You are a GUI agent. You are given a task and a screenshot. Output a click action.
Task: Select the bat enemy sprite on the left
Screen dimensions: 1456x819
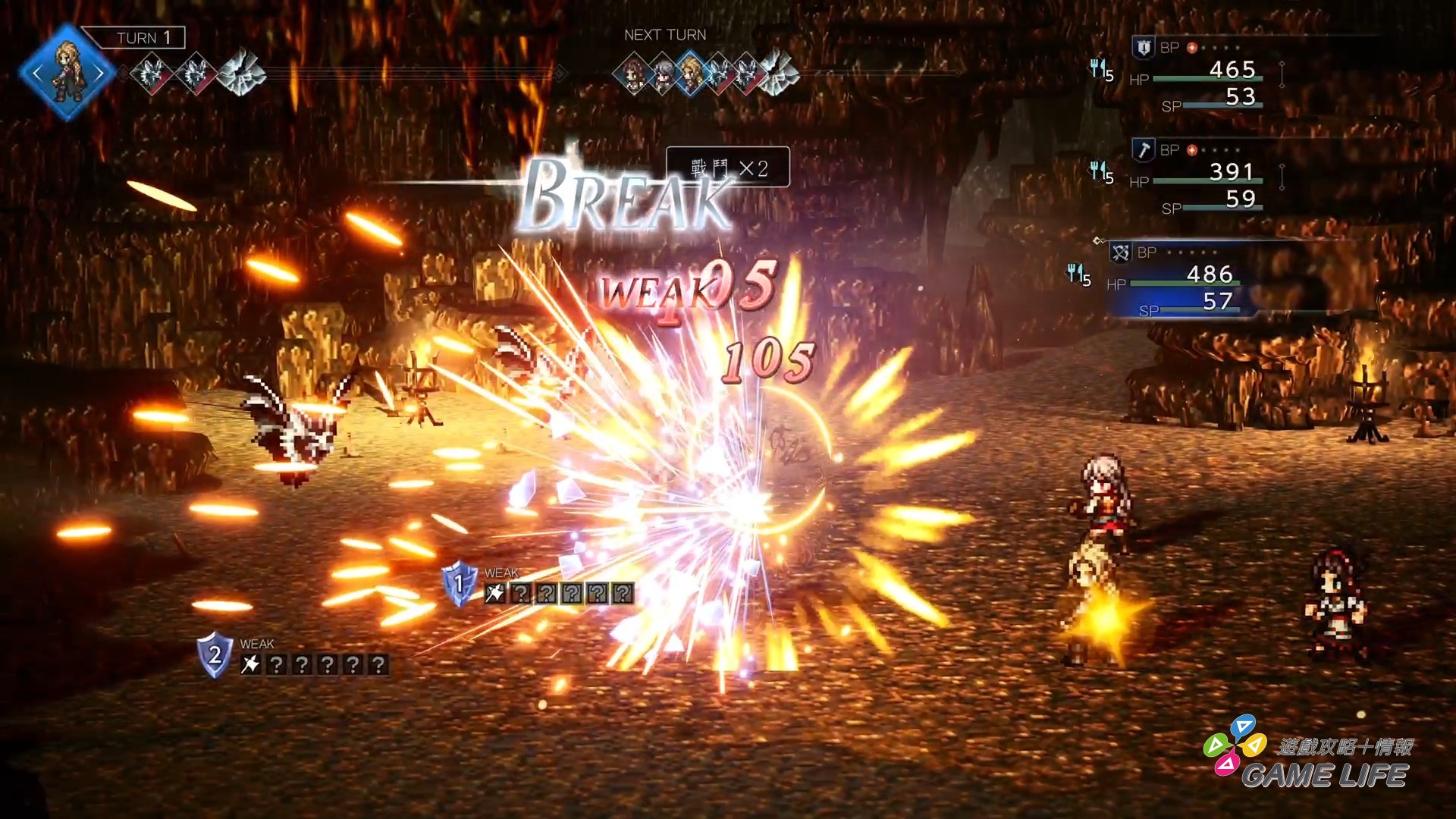[x=296, y=425]
